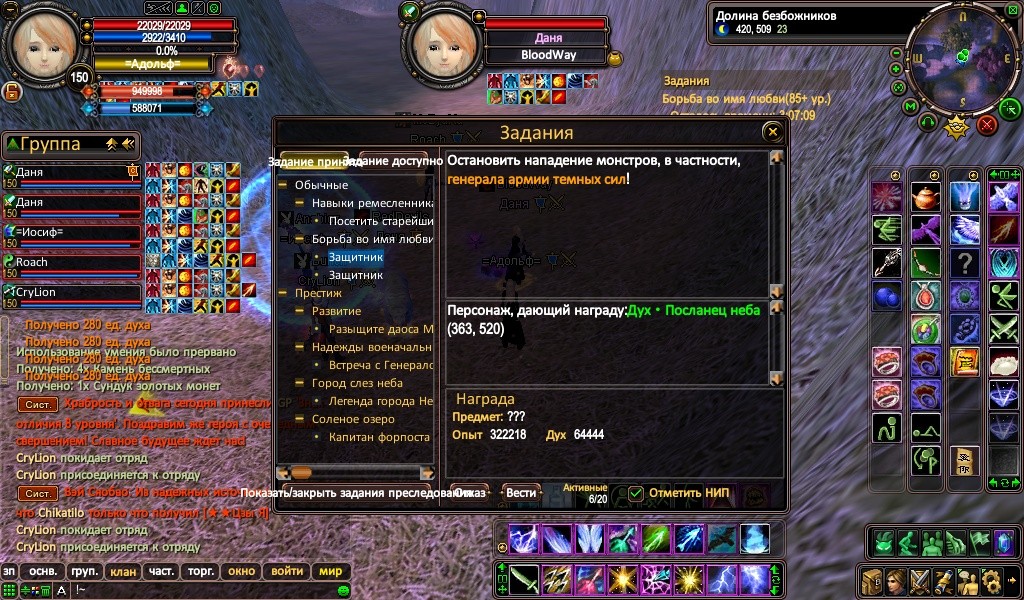1024x600 pixels.
Task: Switch chat to the мир channel
Action: pos(330,572)
